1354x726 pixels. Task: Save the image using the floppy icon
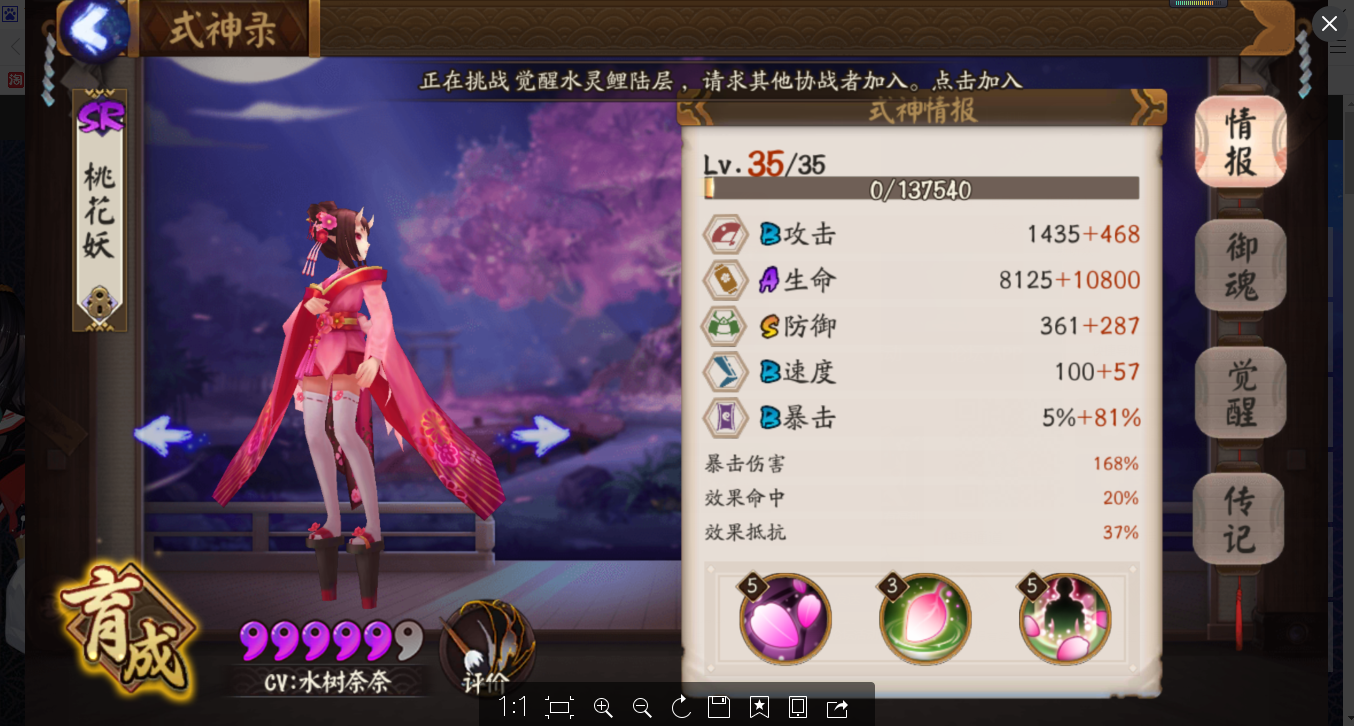pos(719,707)
